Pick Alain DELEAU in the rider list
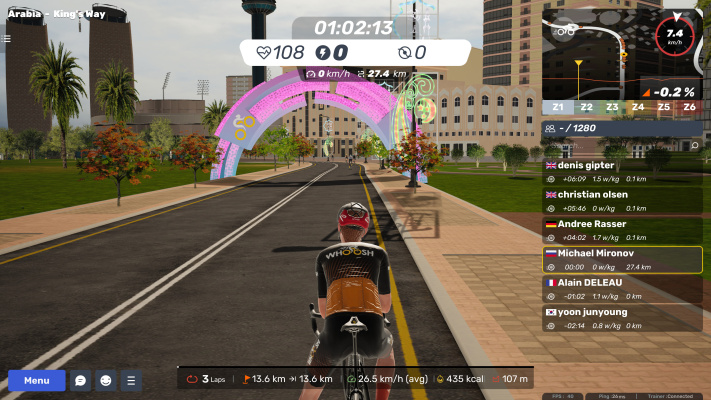This screenshot has height=400, width=711. click(x=621, y=289)
